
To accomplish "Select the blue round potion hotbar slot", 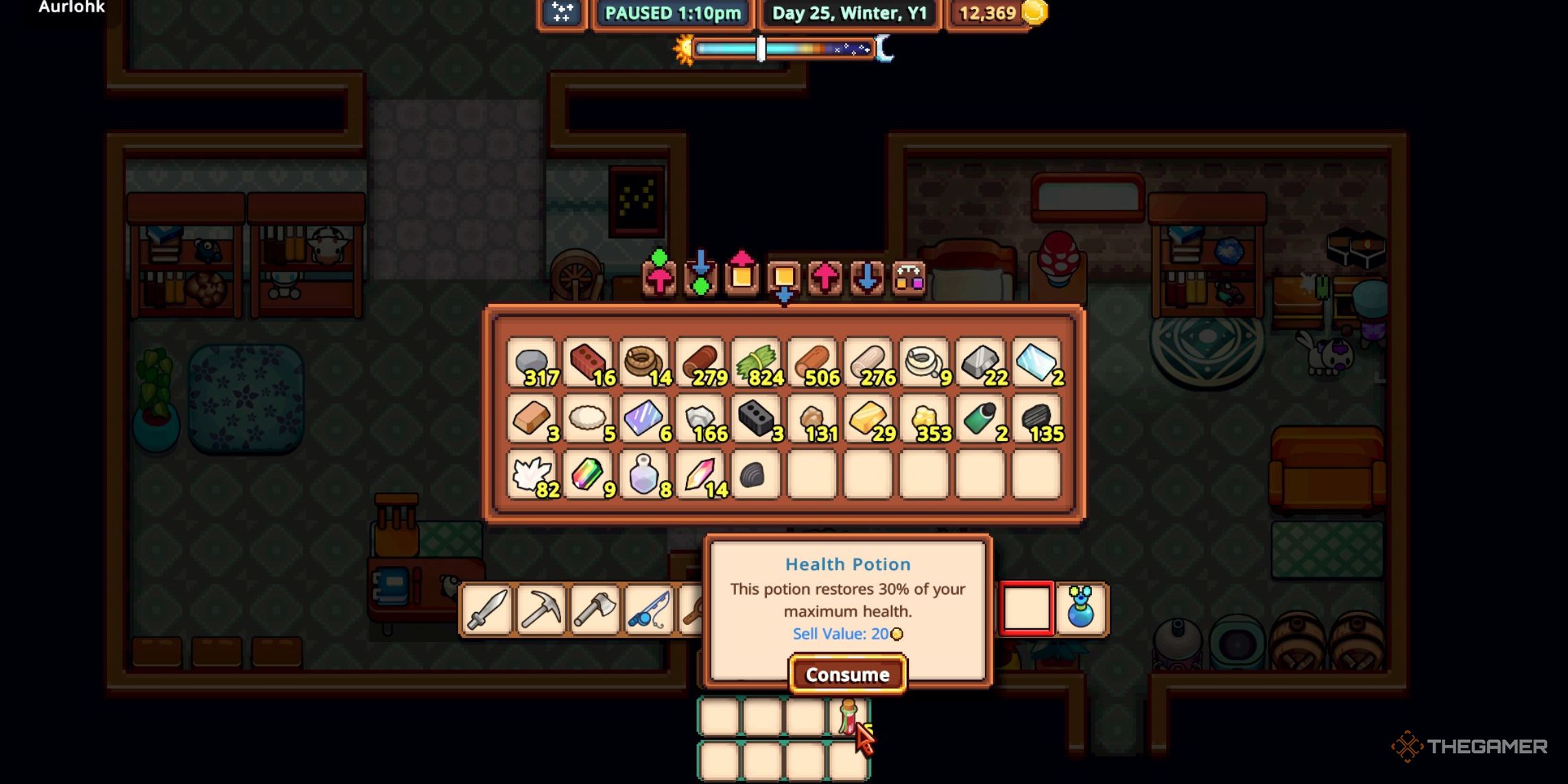I will tap(1080, 608).
